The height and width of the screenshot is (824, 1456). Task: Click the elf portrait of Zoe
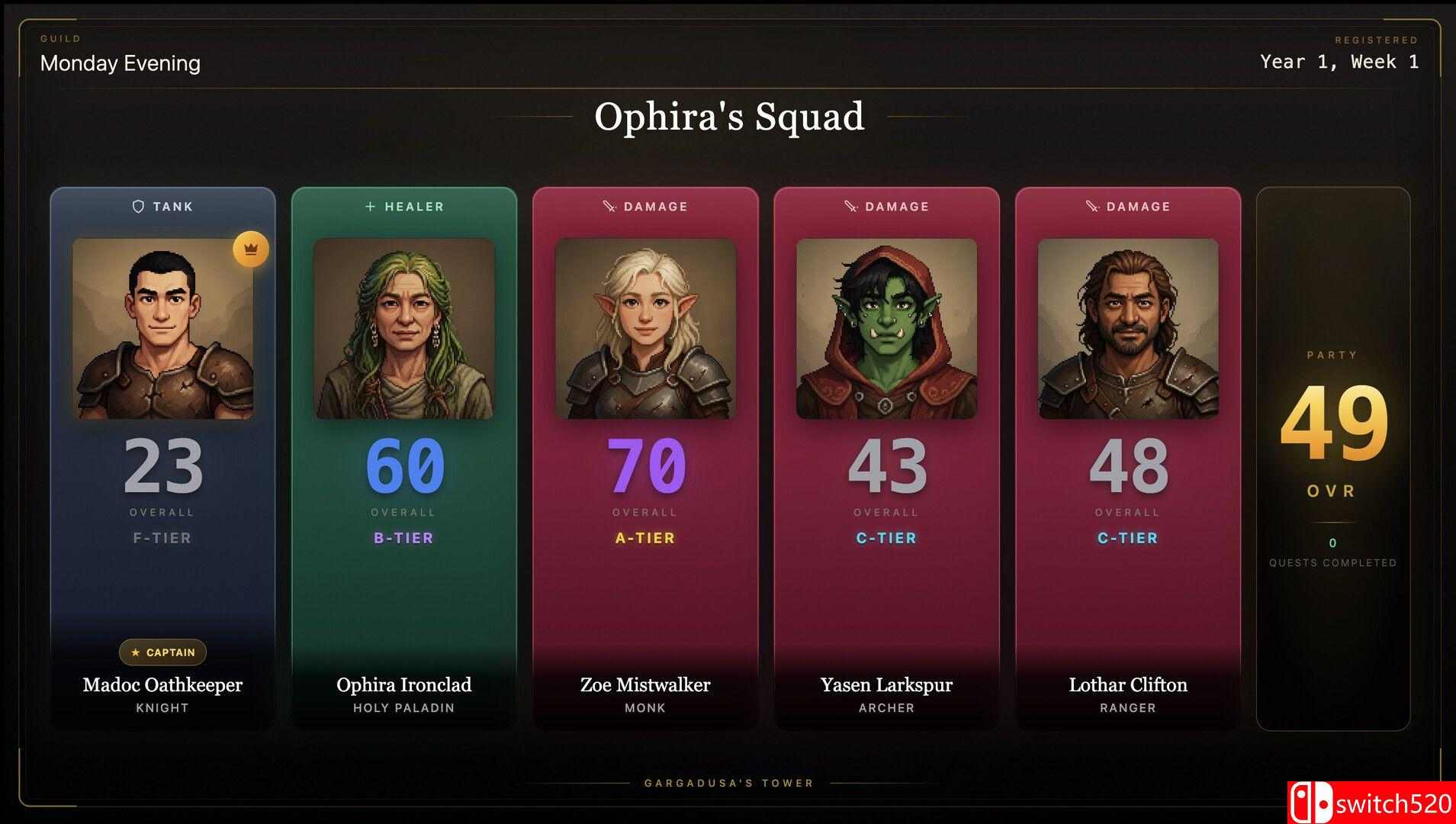[x=645, y=329]
